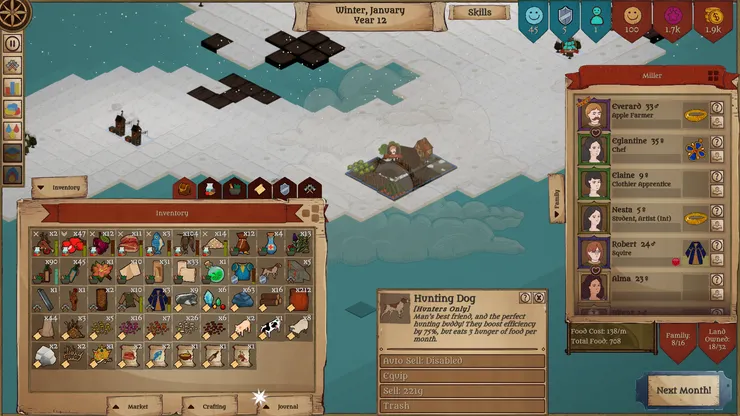Select Robert the Squire's portrait
The height and width of the screenshot is (416, 740).
[595, 251]
